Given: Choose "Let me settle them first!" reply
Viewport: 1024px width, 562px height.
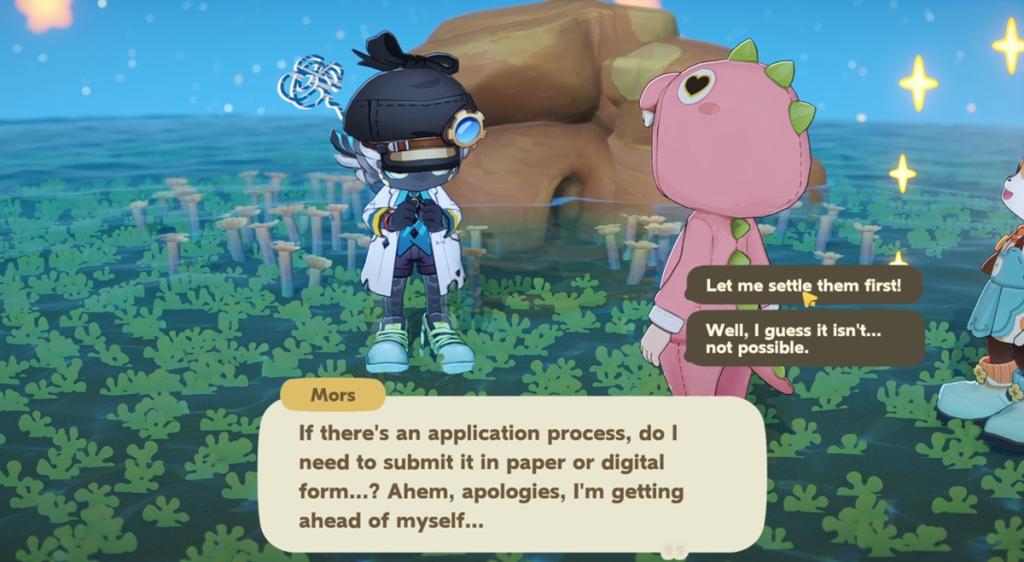Looking at the screenshot, I should click(803, 286).
